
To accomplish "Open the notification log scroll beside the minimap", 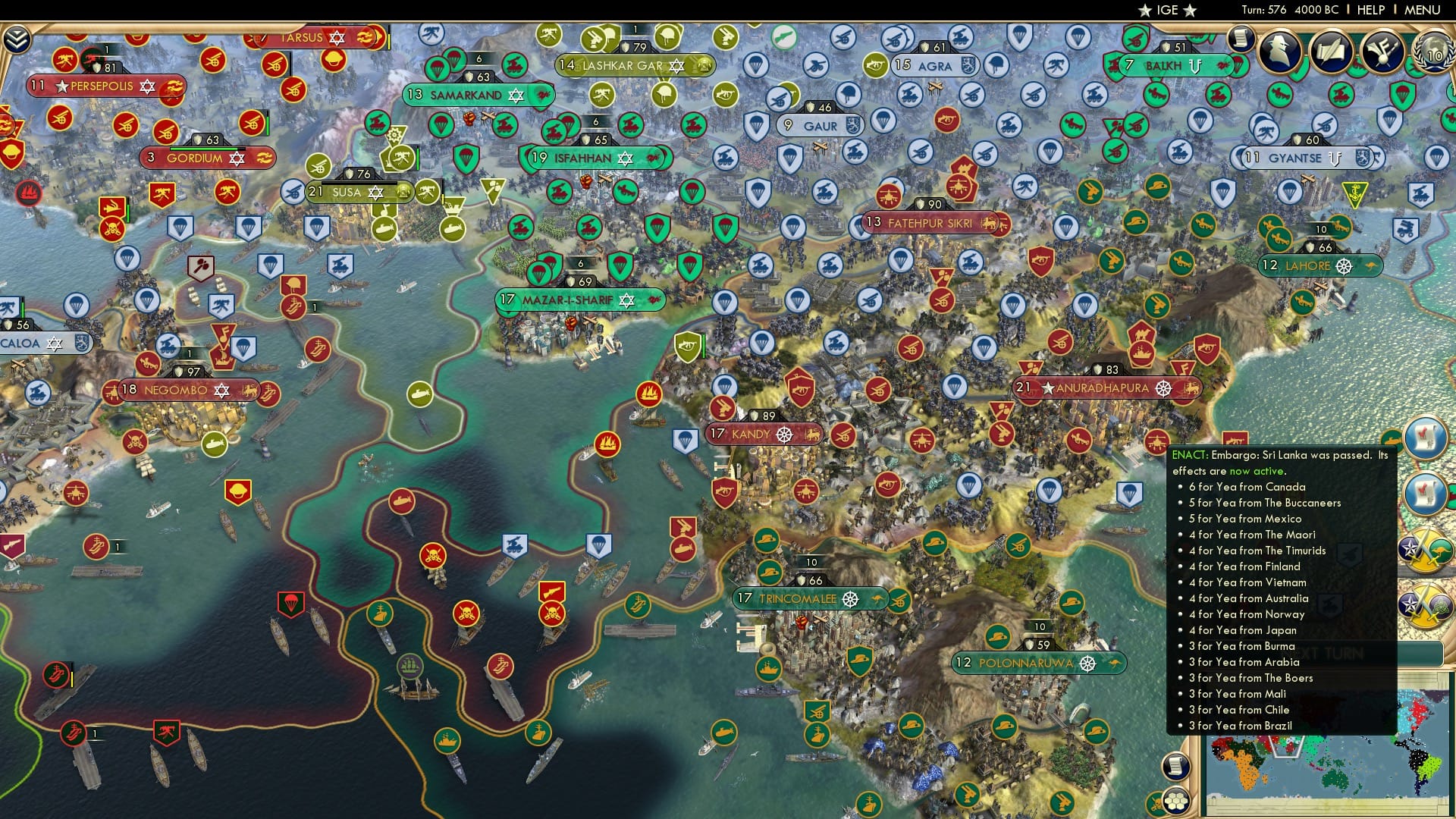I will (1177, 766).
